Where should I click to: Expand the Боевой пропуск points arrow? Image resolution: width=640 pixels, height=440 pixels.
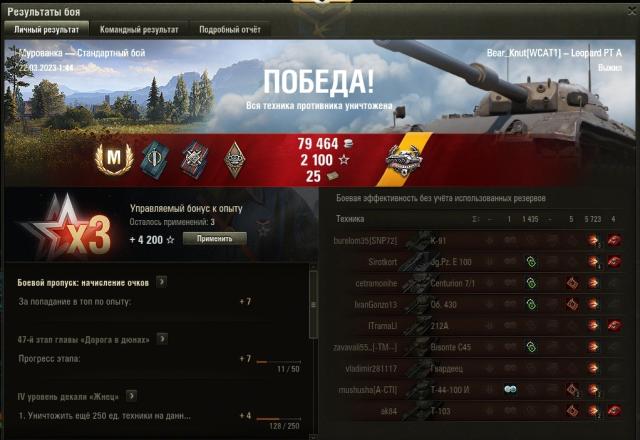point(161,282)
